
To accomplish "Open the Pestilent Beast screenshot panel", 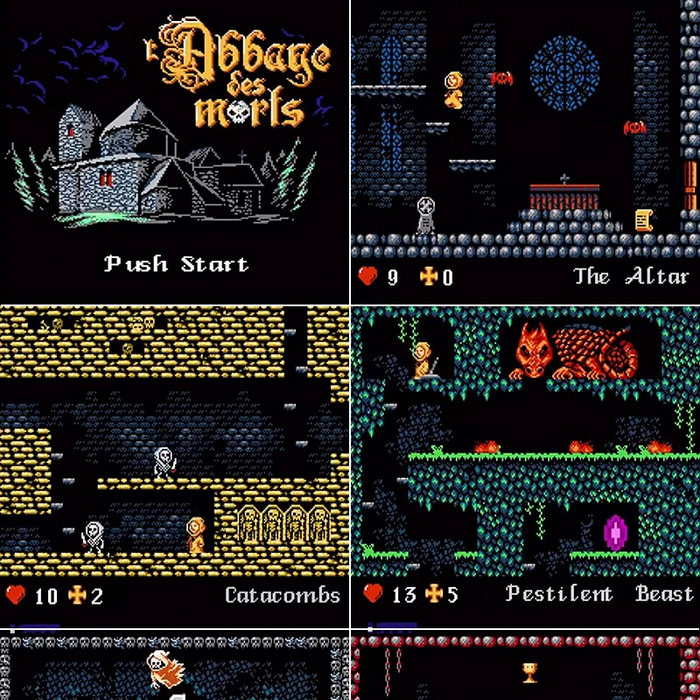I will (526, 458).
